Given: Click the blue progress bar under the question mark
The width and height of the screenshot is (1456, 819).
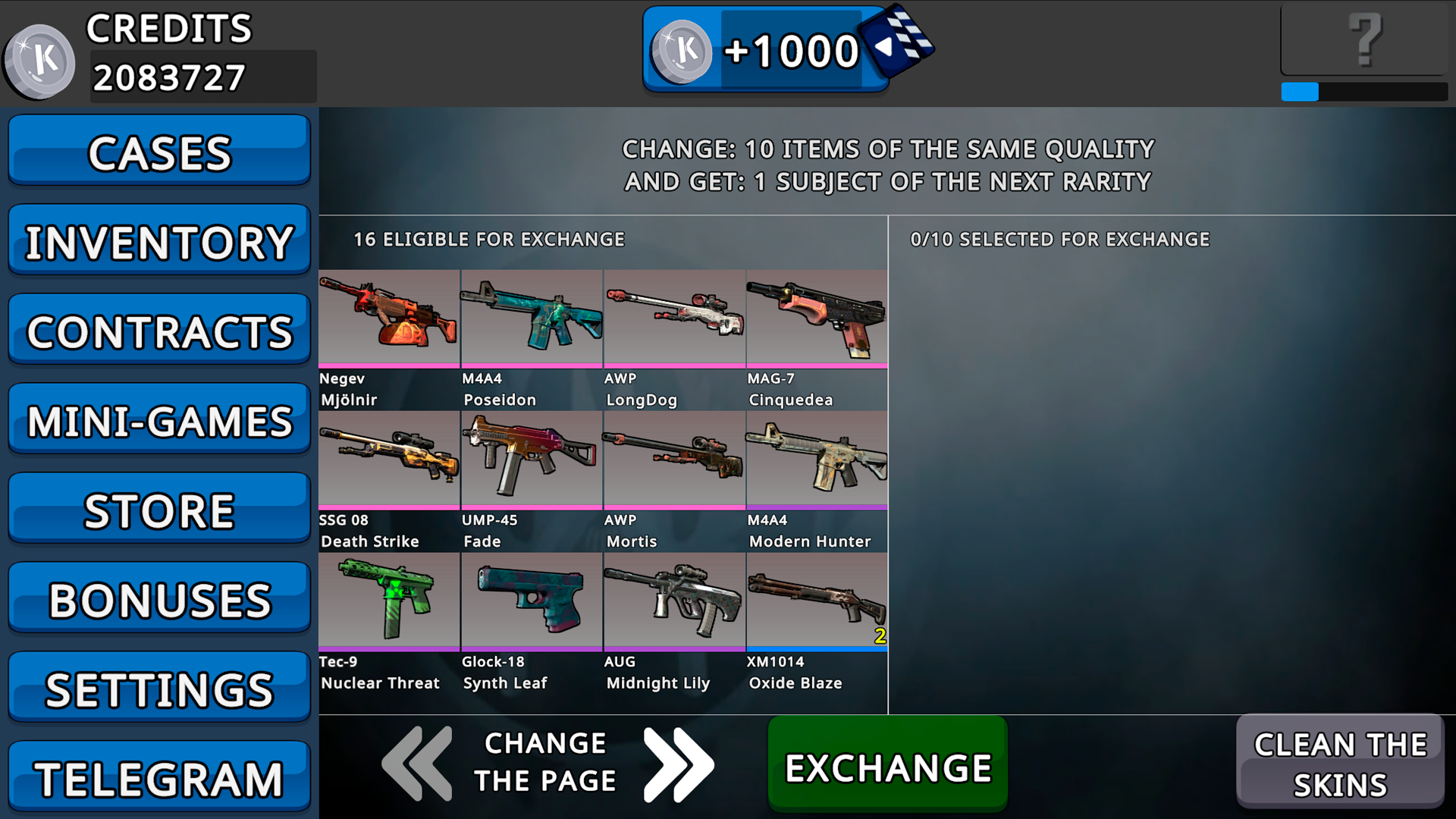Looking at the screenshot, I should coord(1299,92).
